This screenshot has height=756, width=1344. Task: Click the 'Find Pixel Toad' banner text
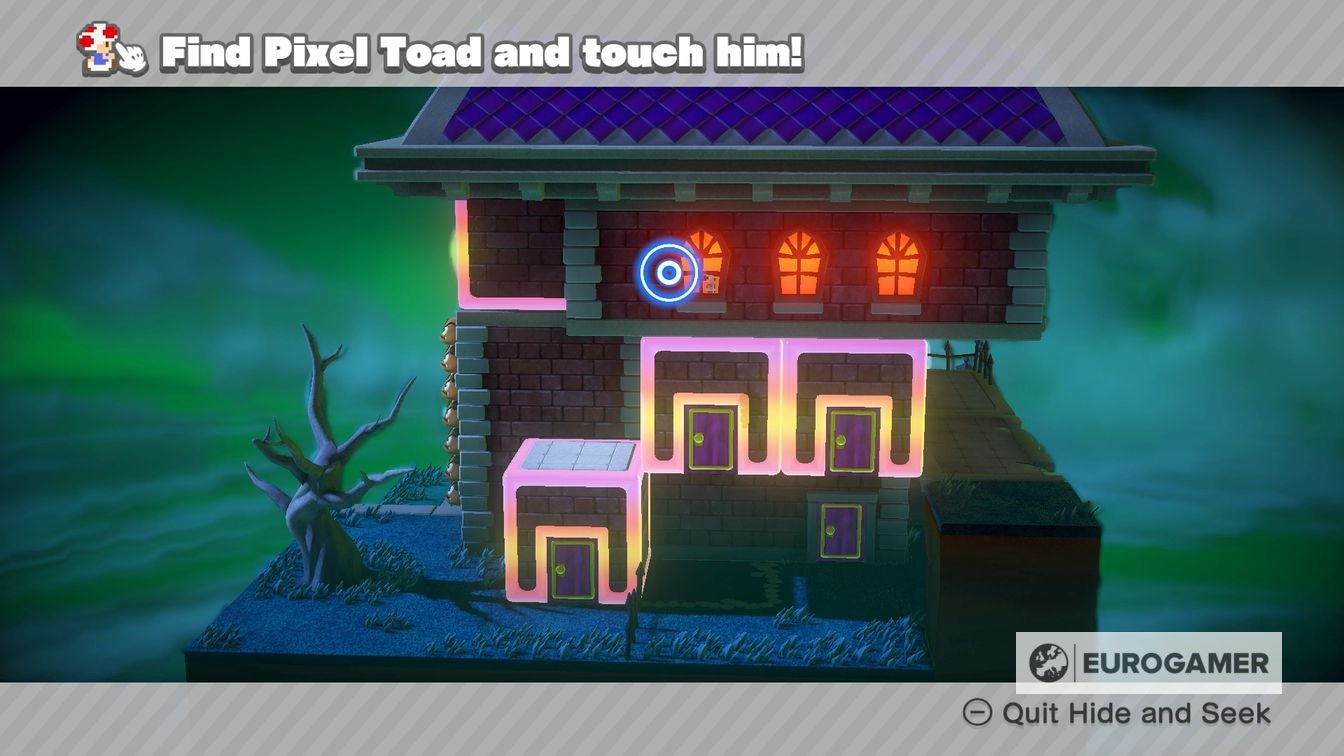point(480,47)
